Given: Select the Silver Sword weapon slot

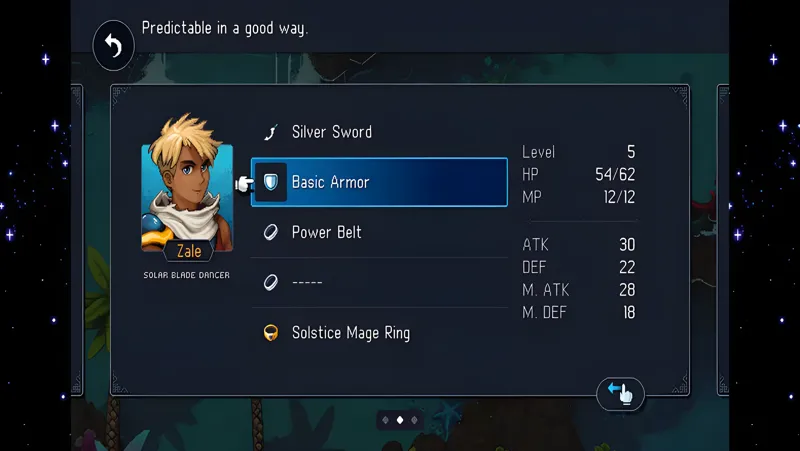Looking at the screenshot, I should pyautogui.click(x=378, y=132).
